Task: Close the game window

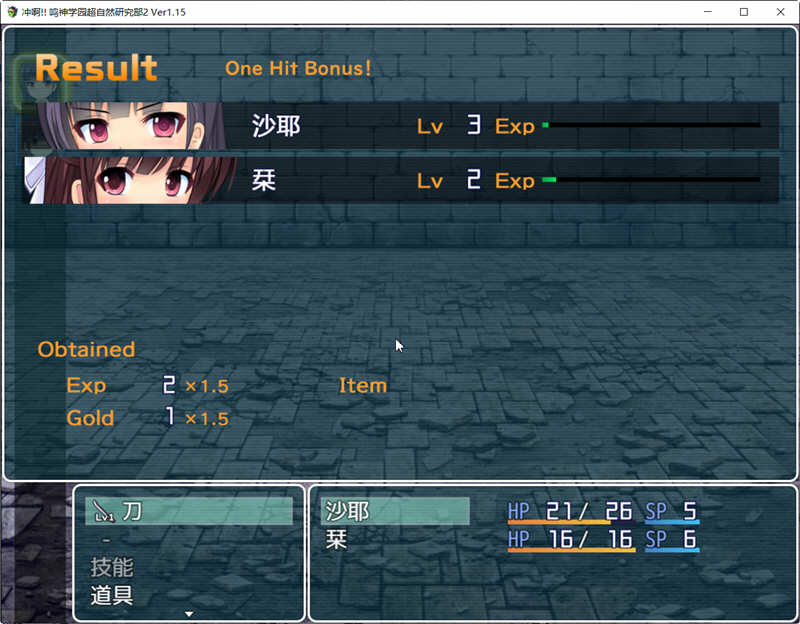Action: [776, 12]
